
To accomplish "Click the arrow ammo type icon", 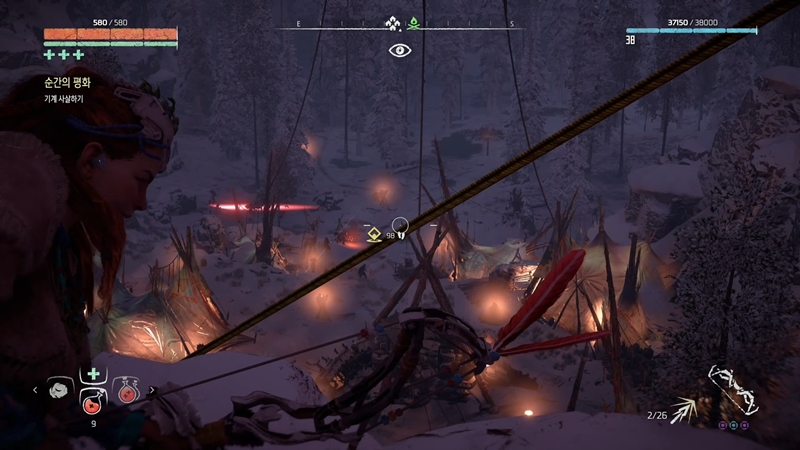I will [687, 409].
